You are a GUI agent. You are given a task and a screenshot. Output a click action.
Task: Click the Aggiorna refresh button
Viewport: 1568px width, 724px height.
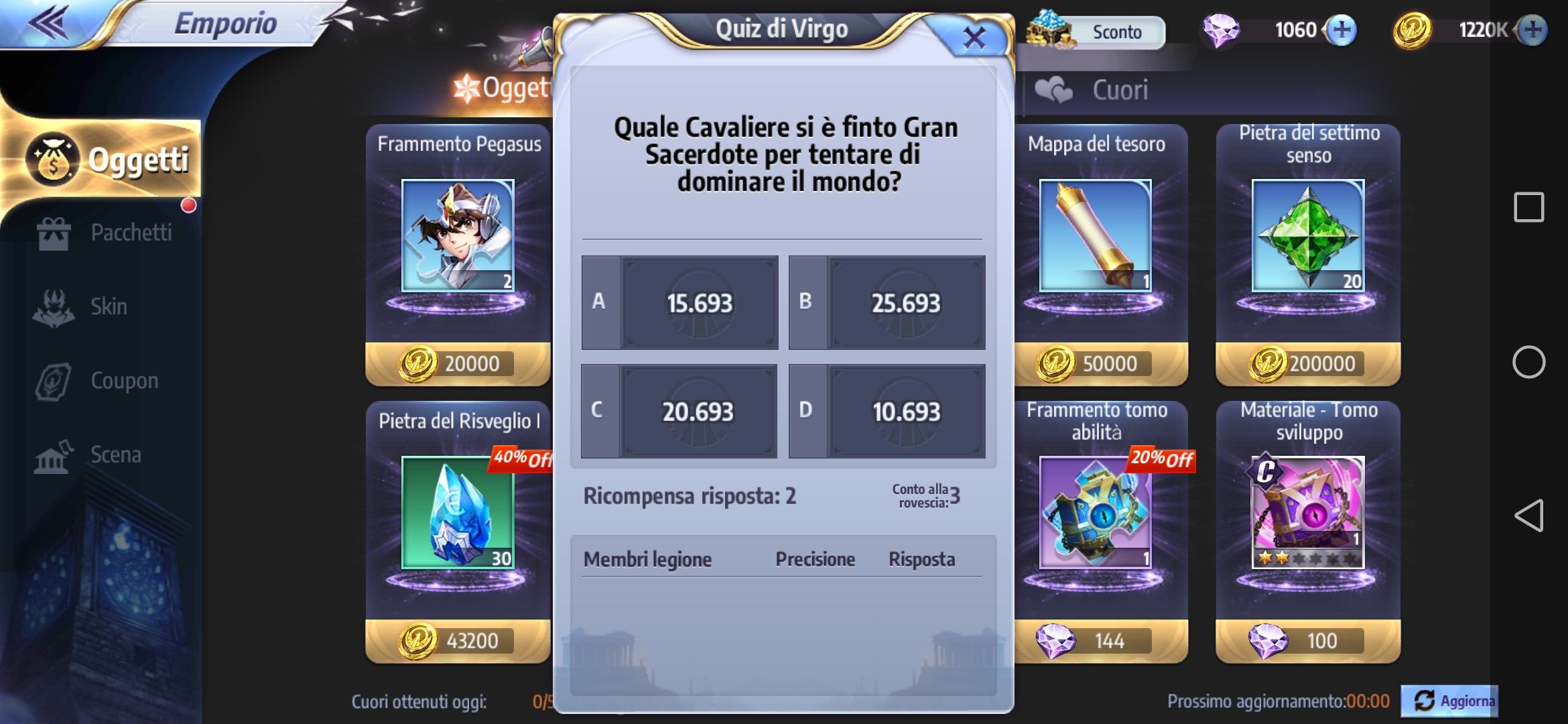(1450, 701)
